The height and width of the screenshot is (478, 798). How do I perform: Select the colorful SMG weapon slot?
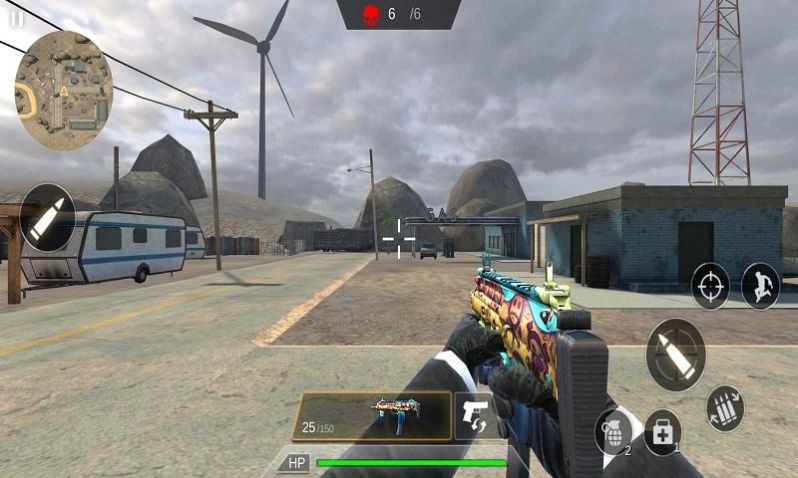click(372, 416)
